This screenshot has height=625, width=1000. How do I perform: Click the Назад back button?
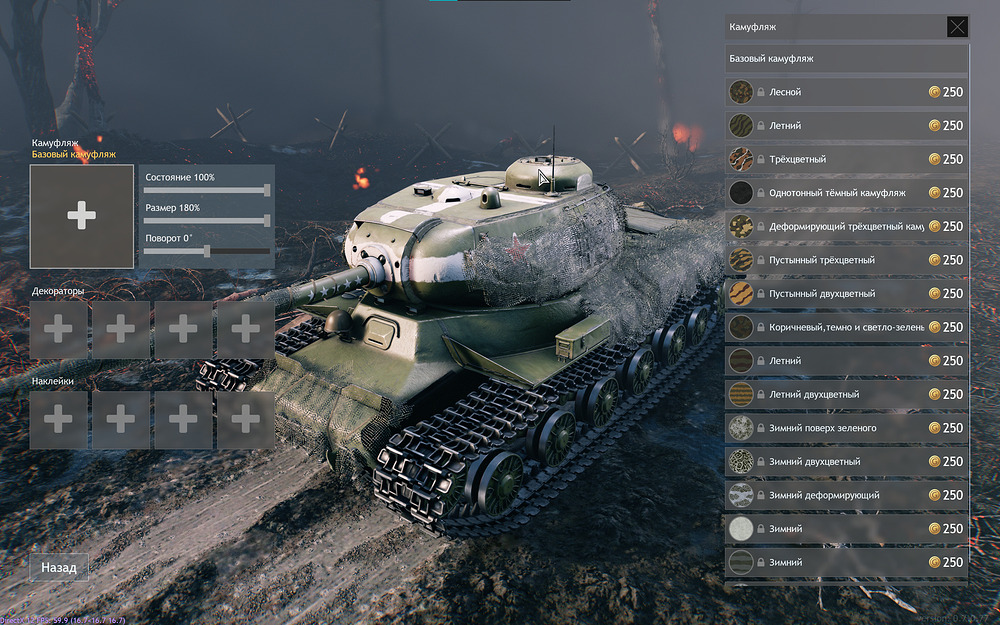(x=59, y=567)
